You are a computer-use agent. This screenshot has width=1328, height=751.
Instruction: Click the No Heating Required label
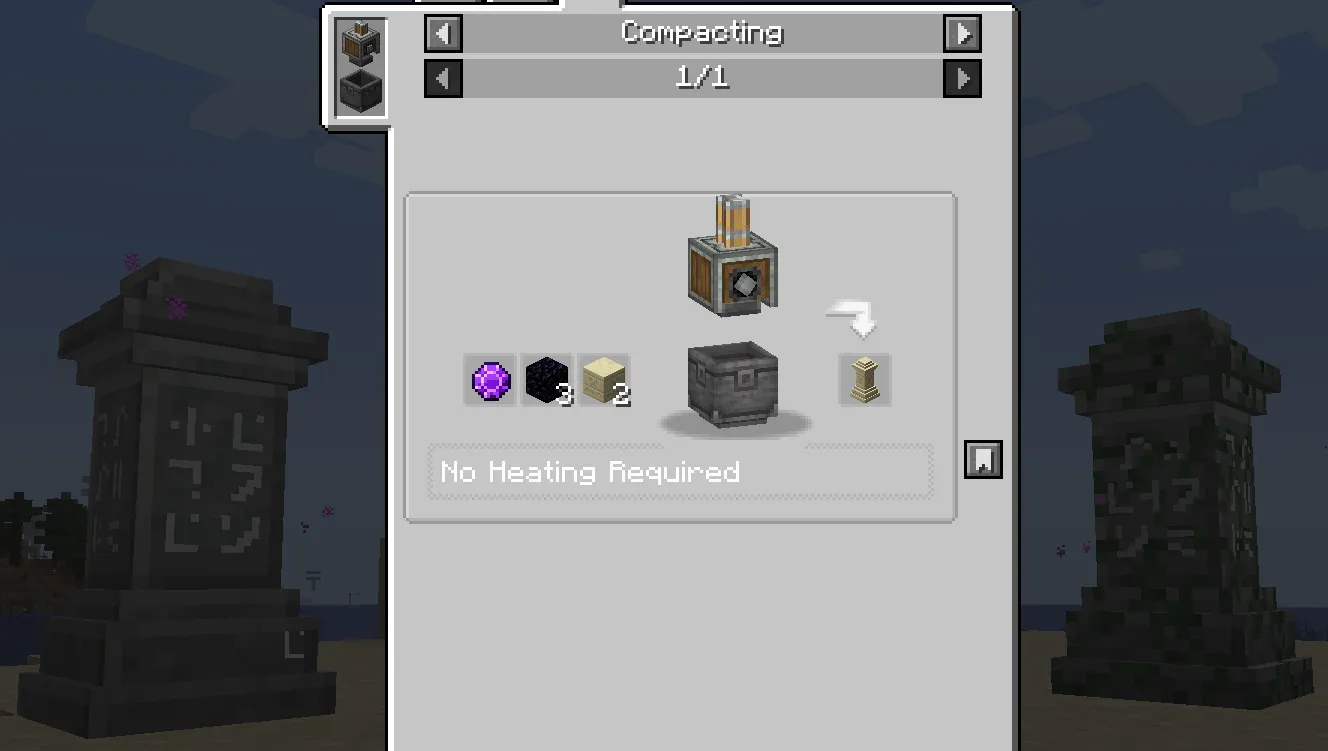[590, 472]
